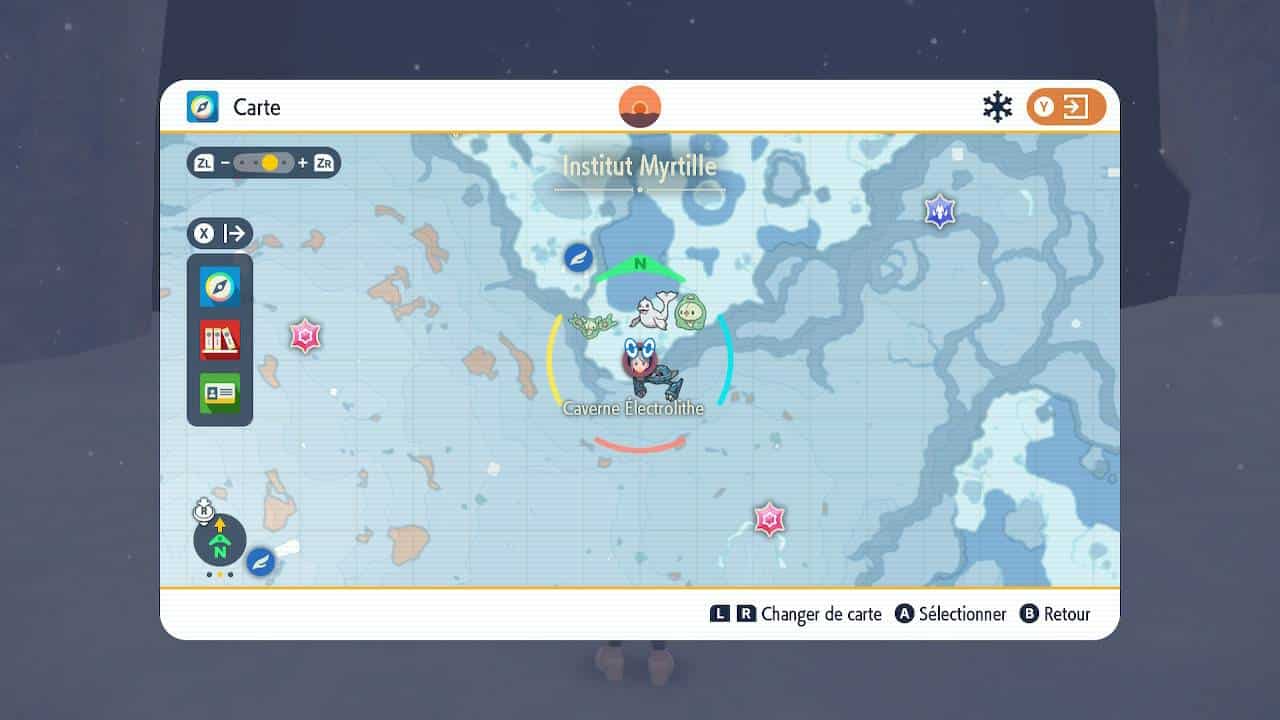Click the map zoom slider's yellow knob
Viewport: 1280px width, 720px height.
(x=269, y=163)
